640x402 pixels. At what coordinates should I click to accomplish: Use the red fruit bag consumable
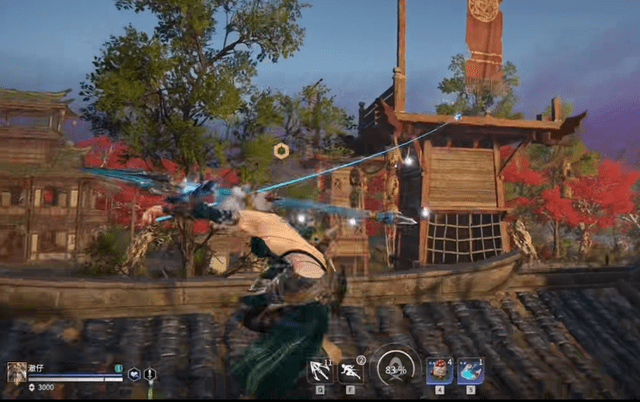tap(438, 371)
